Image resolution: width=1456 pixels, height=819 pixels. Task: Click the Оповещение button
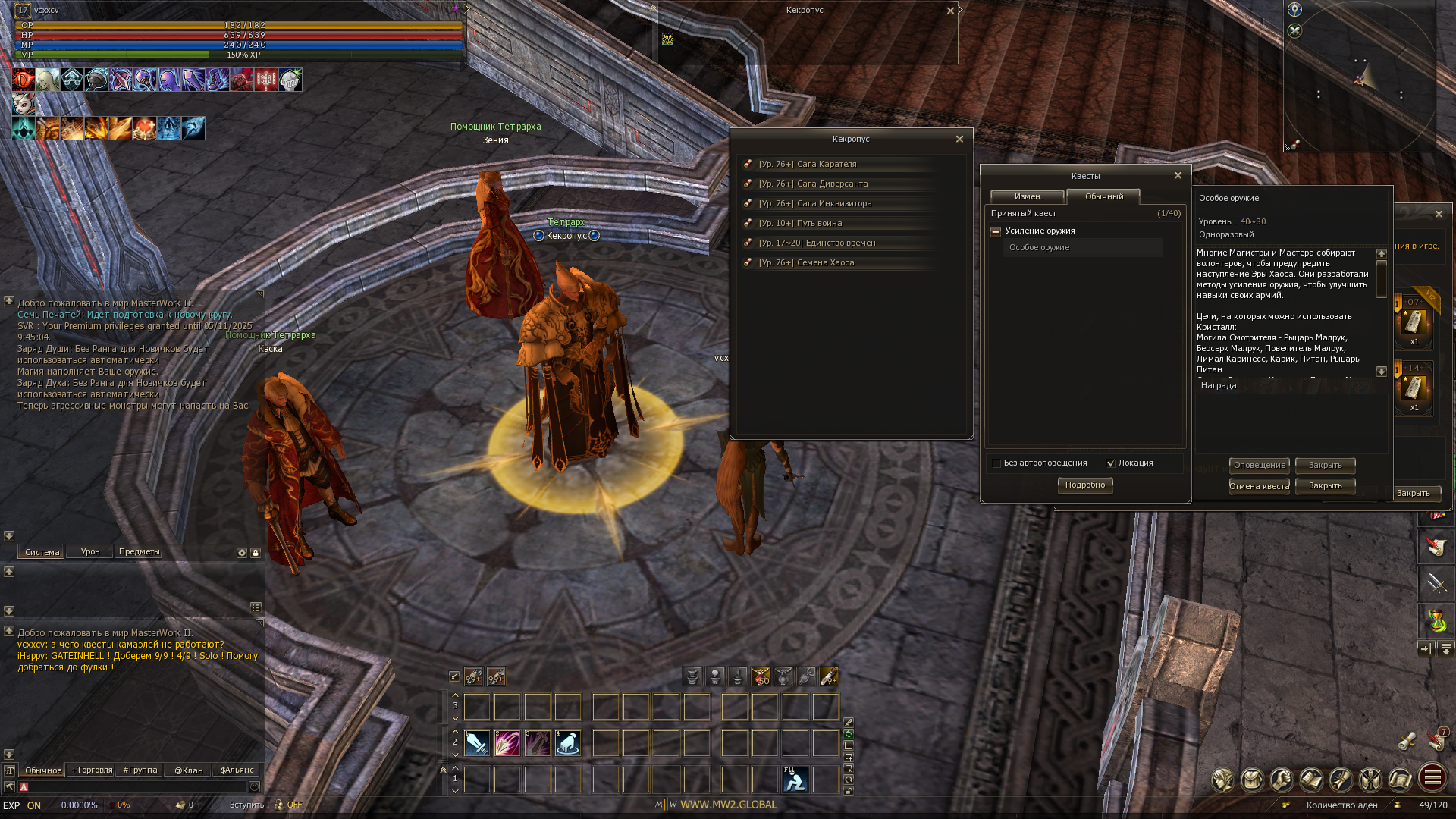[x=1259, y=465]
